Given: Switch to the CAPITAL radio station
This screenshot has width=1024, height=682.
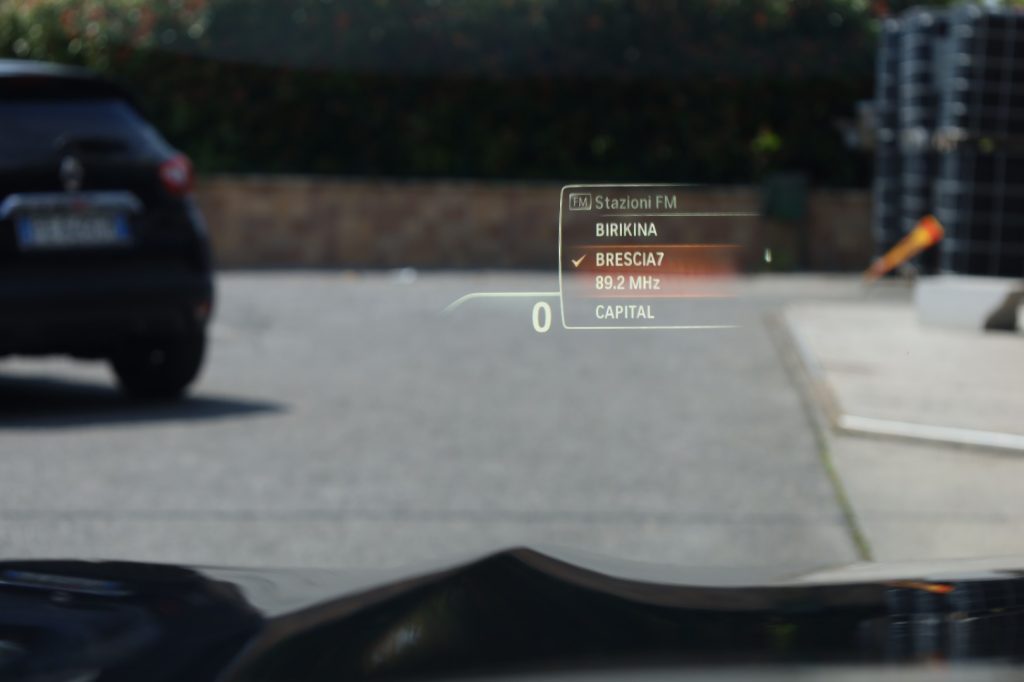Looking at the screenshot, I should [625, 312].
